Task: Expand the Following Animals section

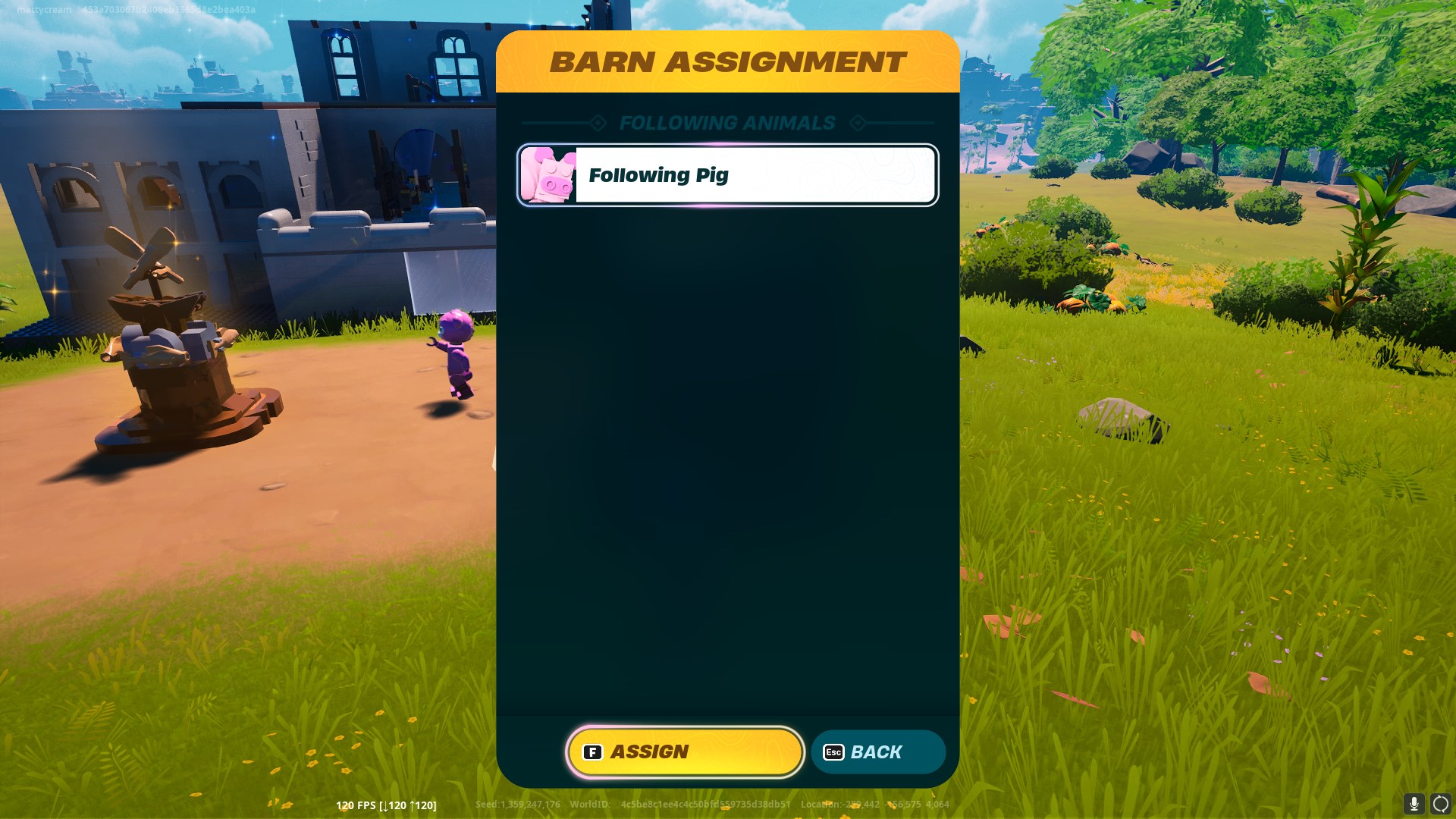Action: point(726,123)
